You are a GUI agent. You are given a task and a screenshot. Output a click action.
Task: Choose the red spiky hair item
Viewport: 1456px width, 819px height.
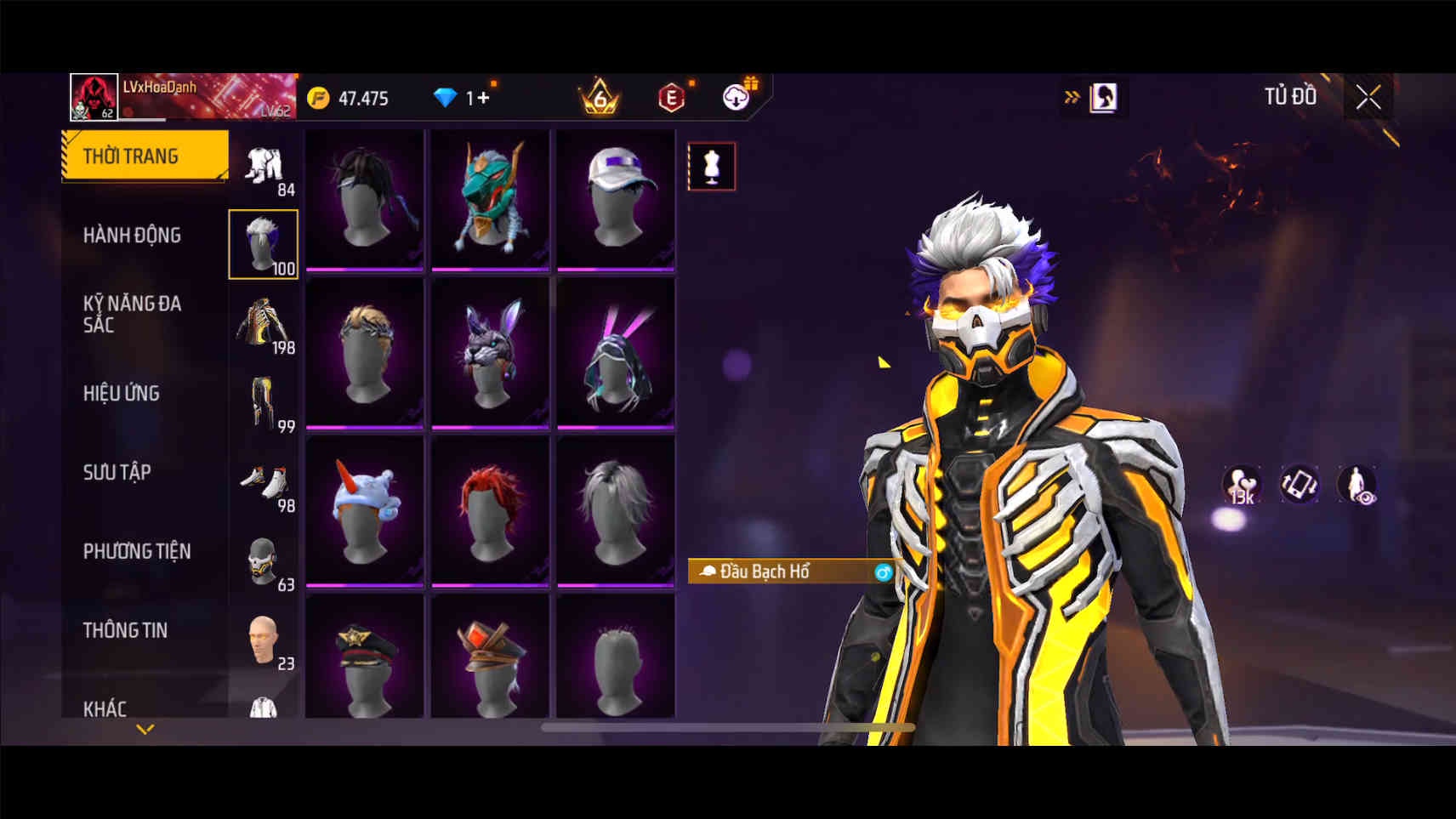[x=490, y=512]
